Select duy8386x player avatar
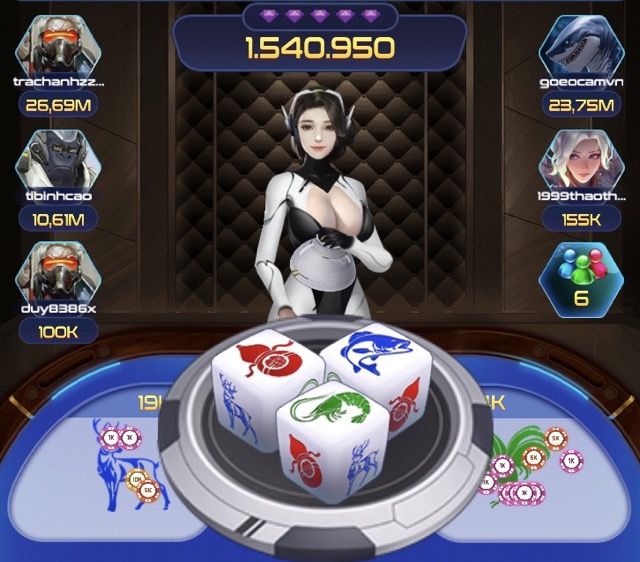 click(58, 270)
